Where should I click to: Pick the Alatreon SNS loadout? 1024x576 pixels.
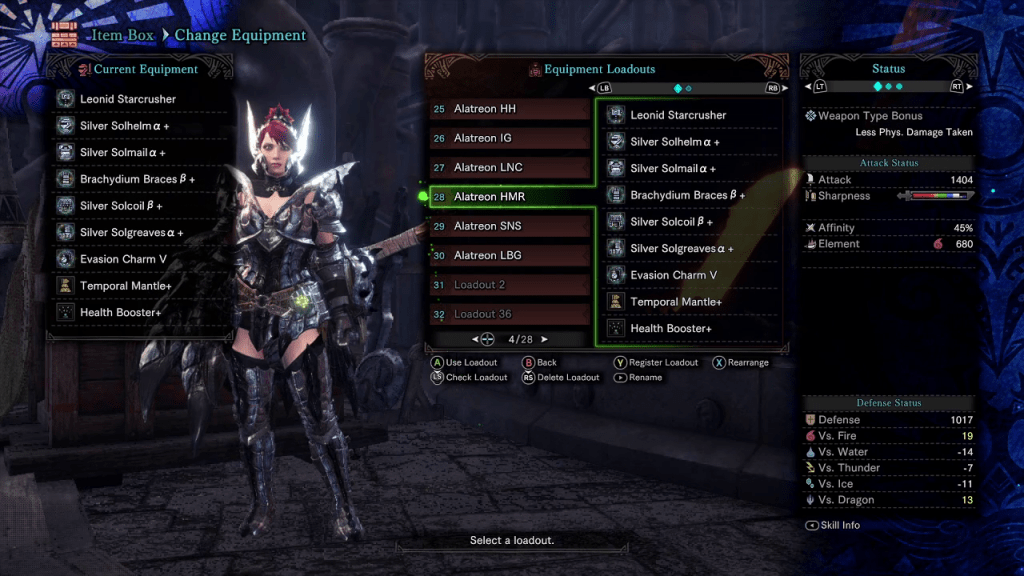(x=508, y=226)
